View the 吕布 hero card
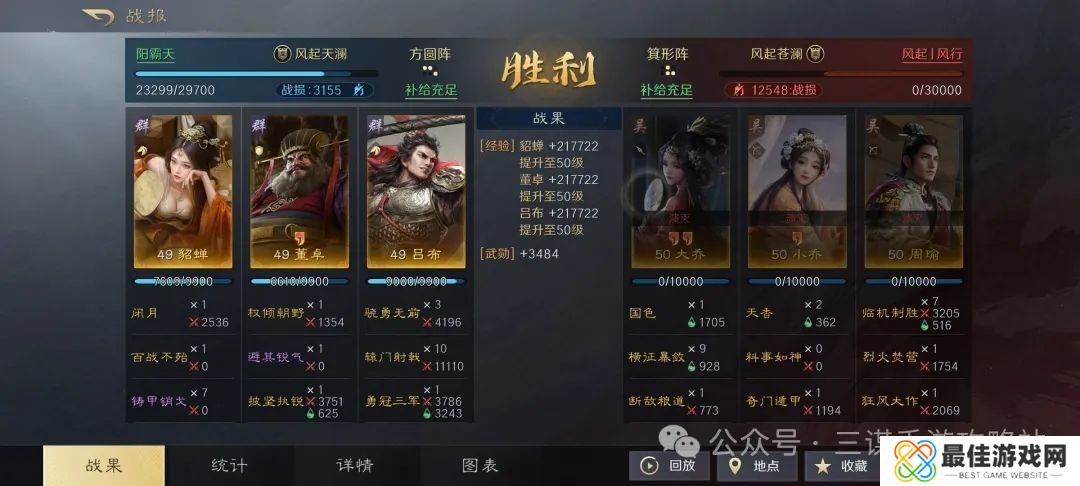1080x486 pixels. coord(416,191)
